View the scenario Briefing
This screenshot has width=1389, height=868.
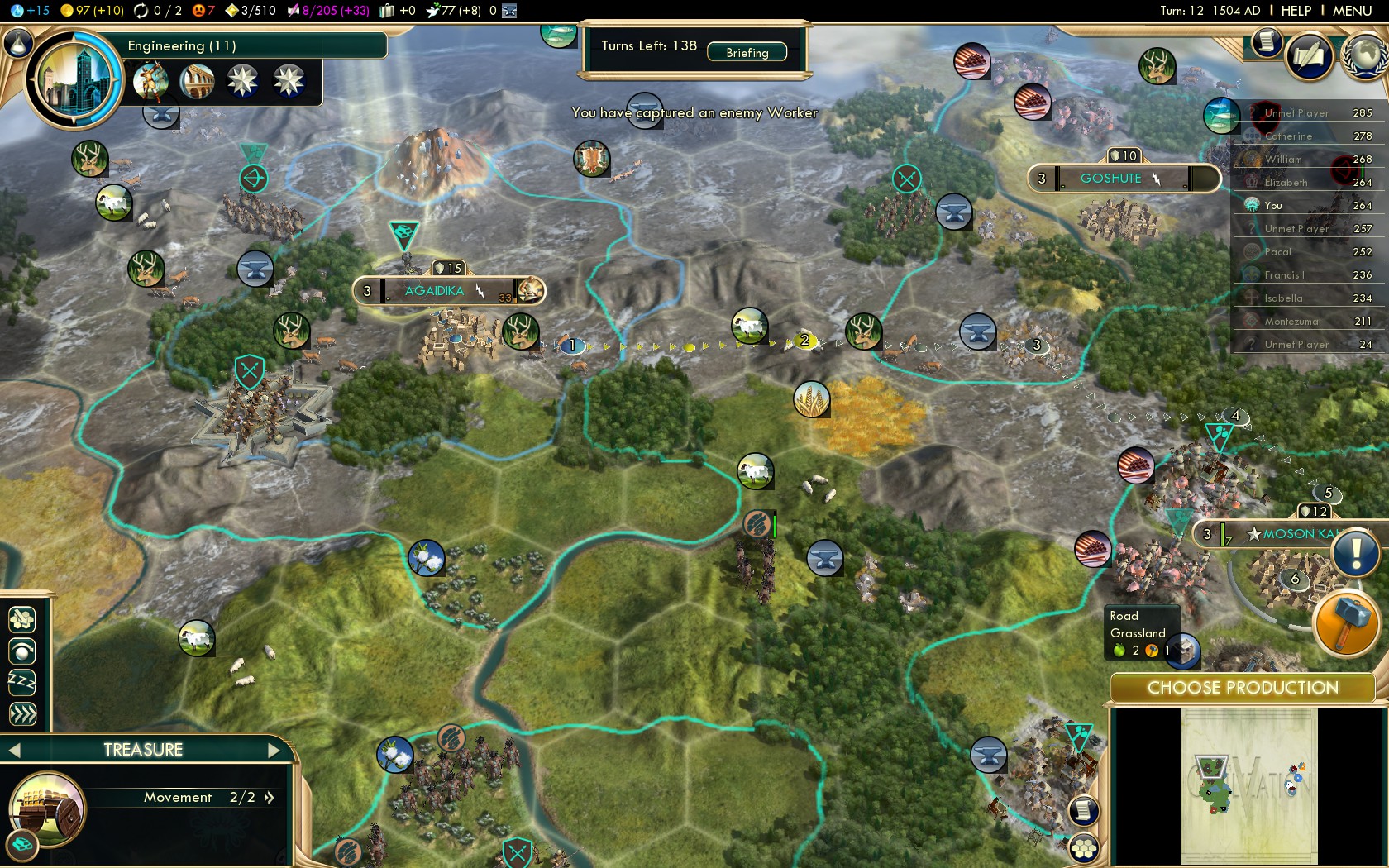(747, 52)
